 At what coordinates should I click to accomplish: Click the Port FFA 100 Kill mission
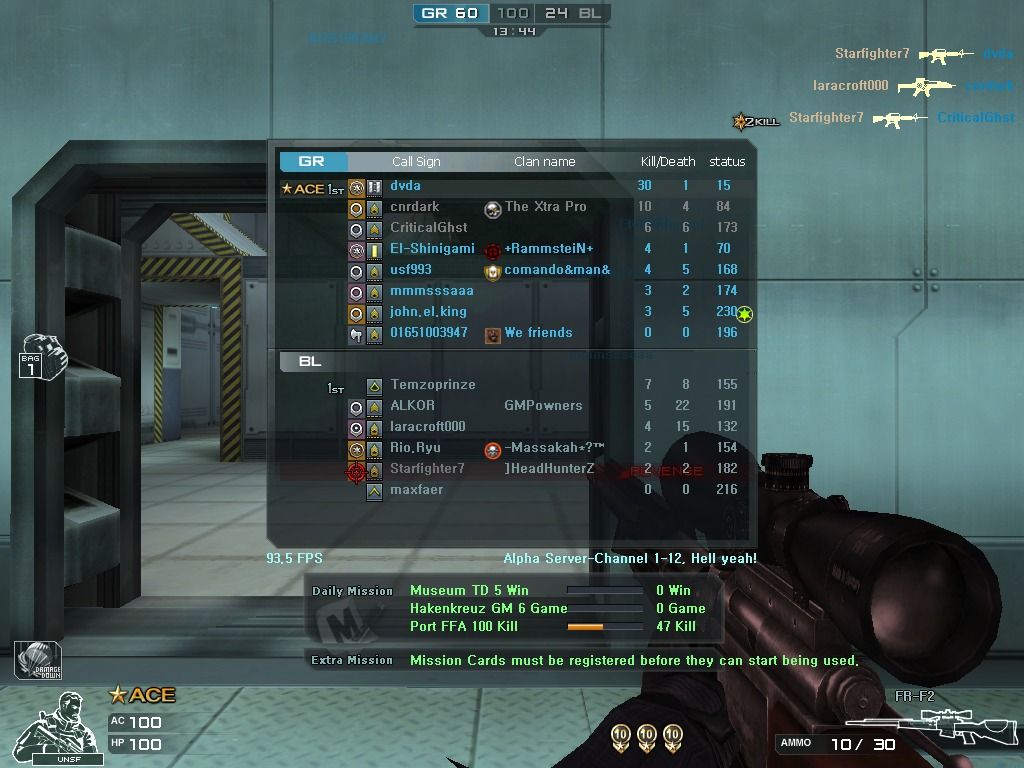(x=463, y=627)
